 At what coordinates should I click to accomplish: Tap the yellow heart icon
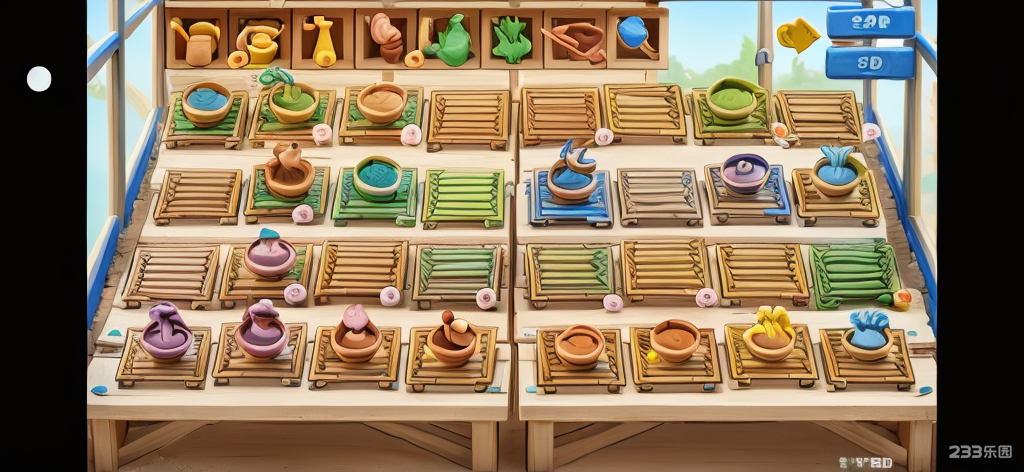pos(797,36)
